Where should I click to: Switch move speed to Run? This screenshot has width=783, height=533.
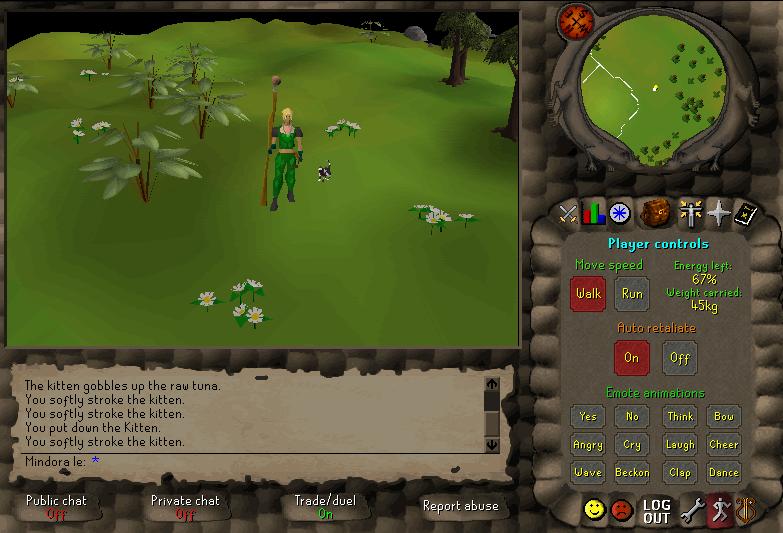(x=632, y=294)
